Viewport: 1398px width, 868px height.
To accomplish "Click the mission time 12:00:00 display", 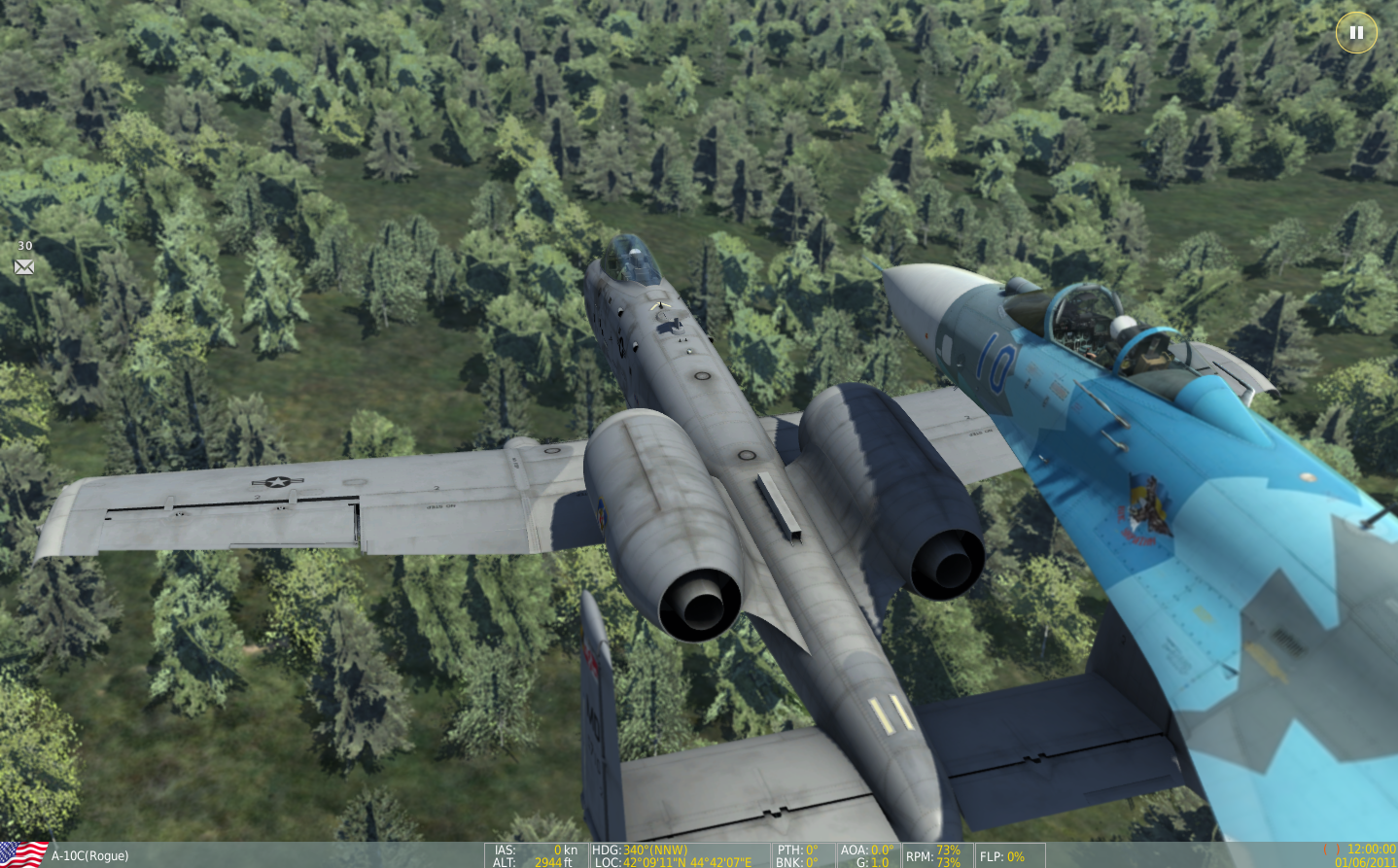I will pos(1372,847).
